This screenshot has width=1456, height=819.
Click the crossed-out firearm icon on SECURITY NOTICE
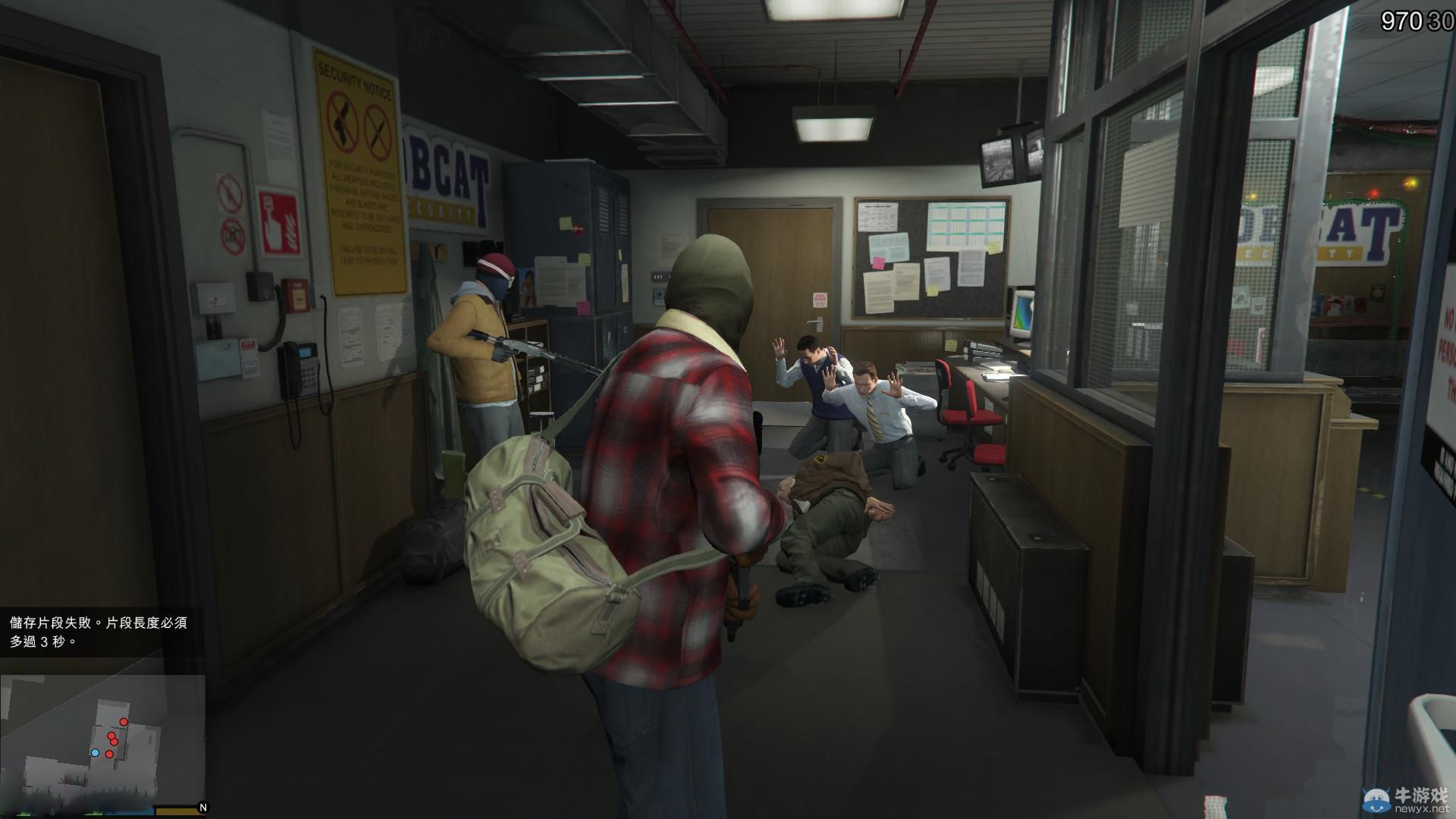pos(341,121)
